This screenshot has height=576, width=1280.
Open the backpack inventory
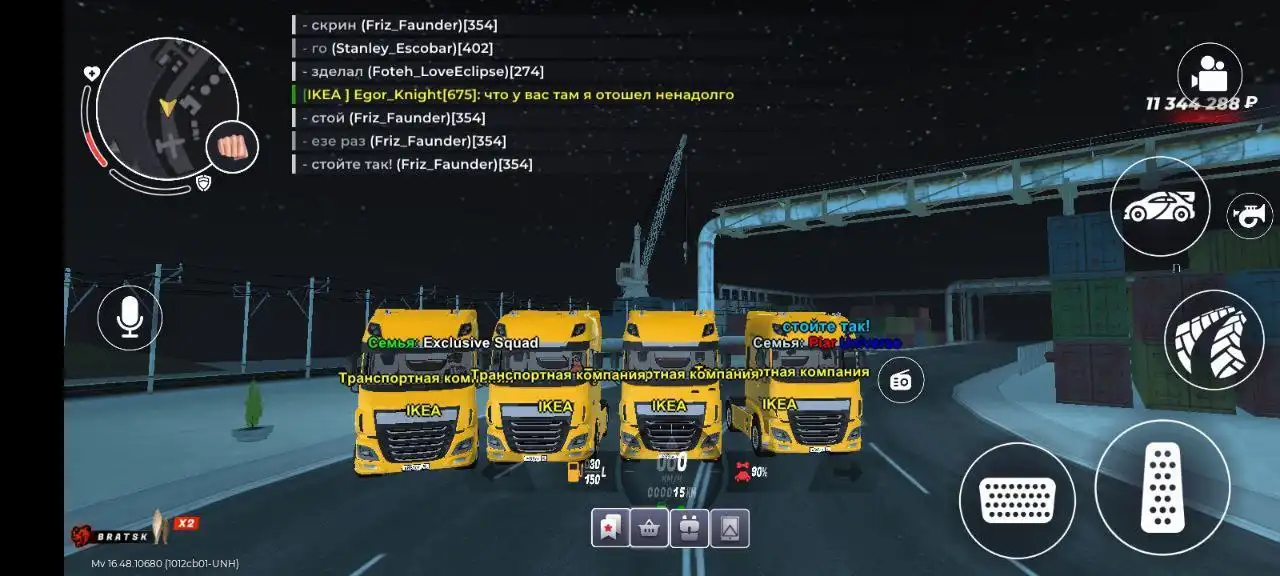click(x=689, y=528)
